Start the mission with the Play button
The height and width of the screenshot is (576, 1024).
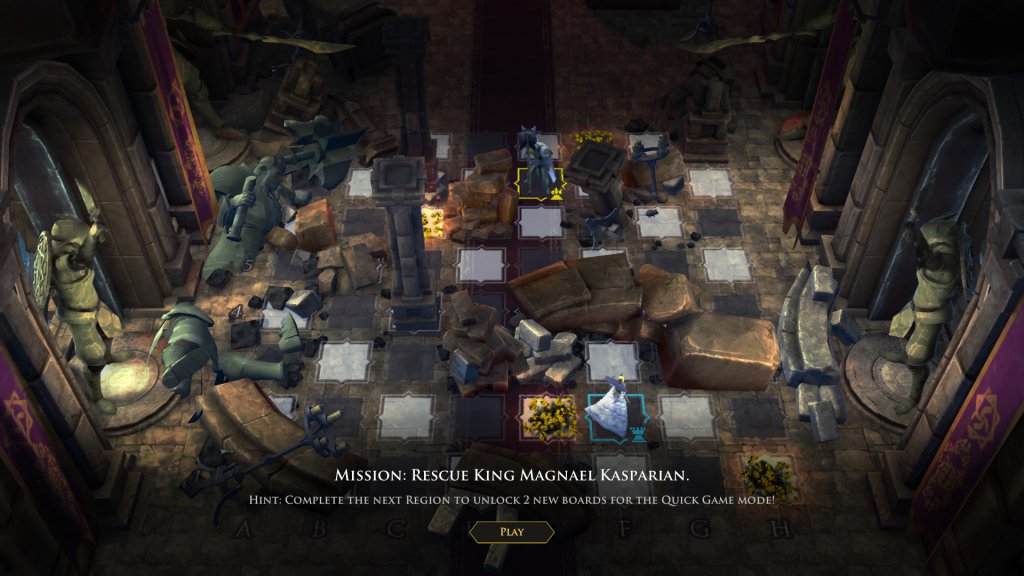tap(511, 532)
